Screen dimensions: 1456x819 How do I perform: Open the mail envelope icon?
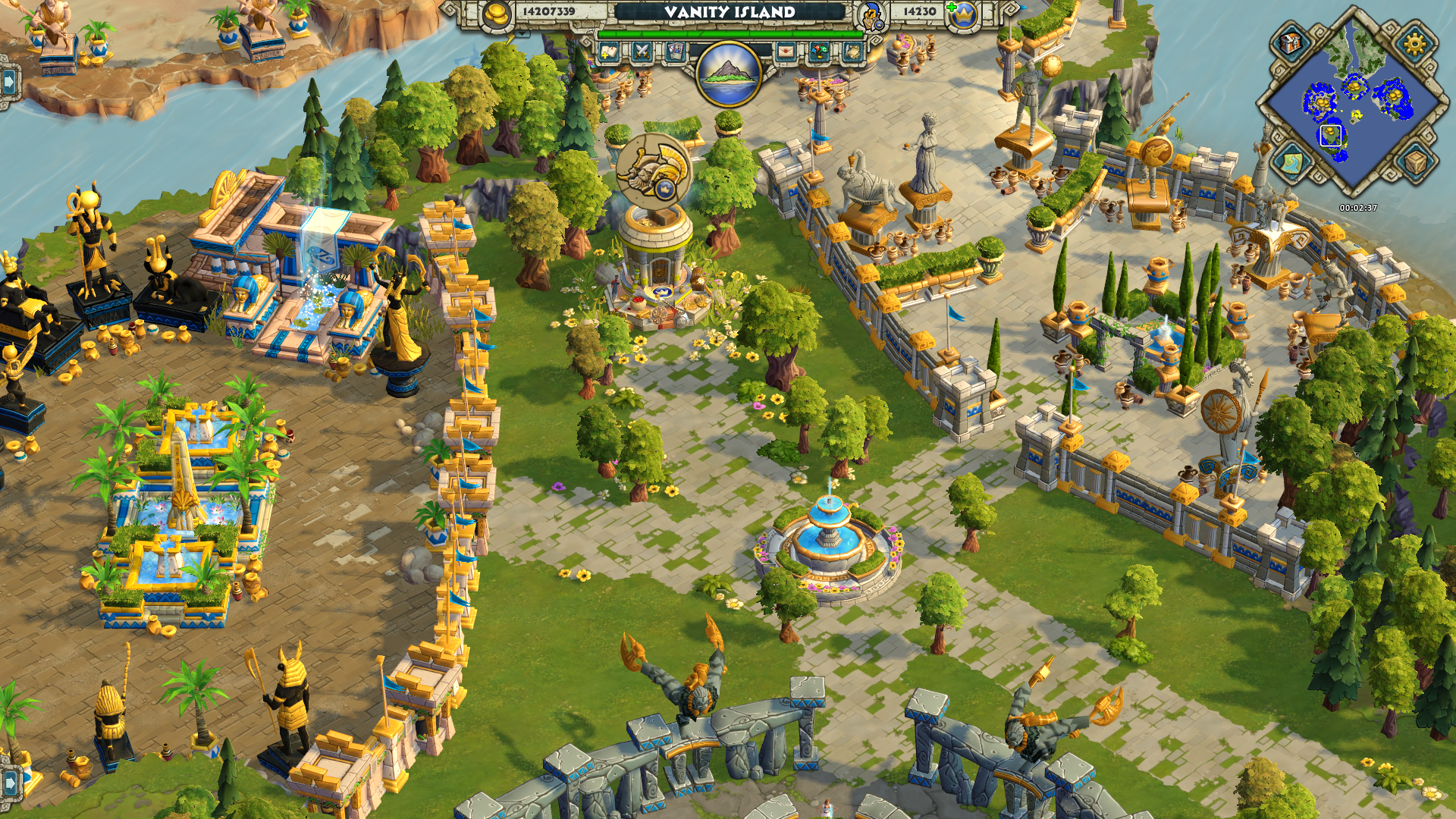pyautogui.click(x=786, y=52)
